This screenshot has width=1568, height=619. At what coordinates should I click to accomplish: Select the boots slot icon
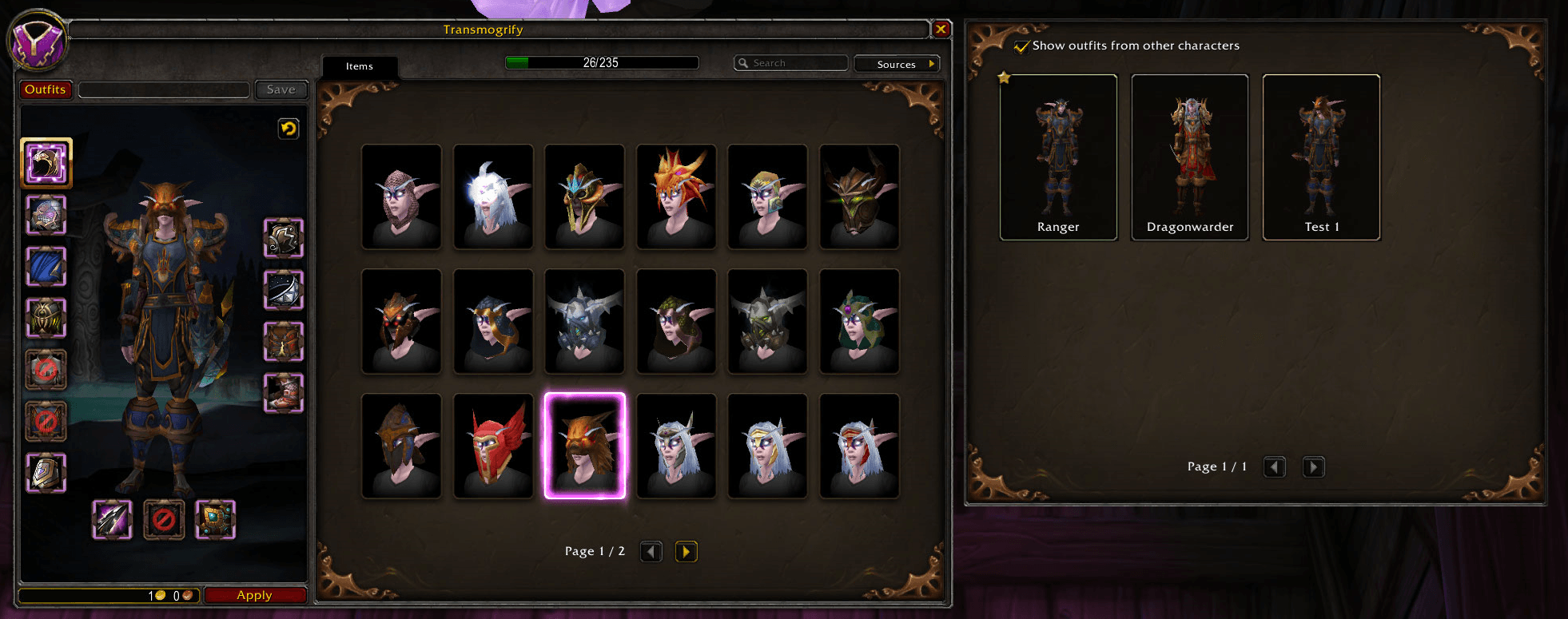(x=284, y=393)
